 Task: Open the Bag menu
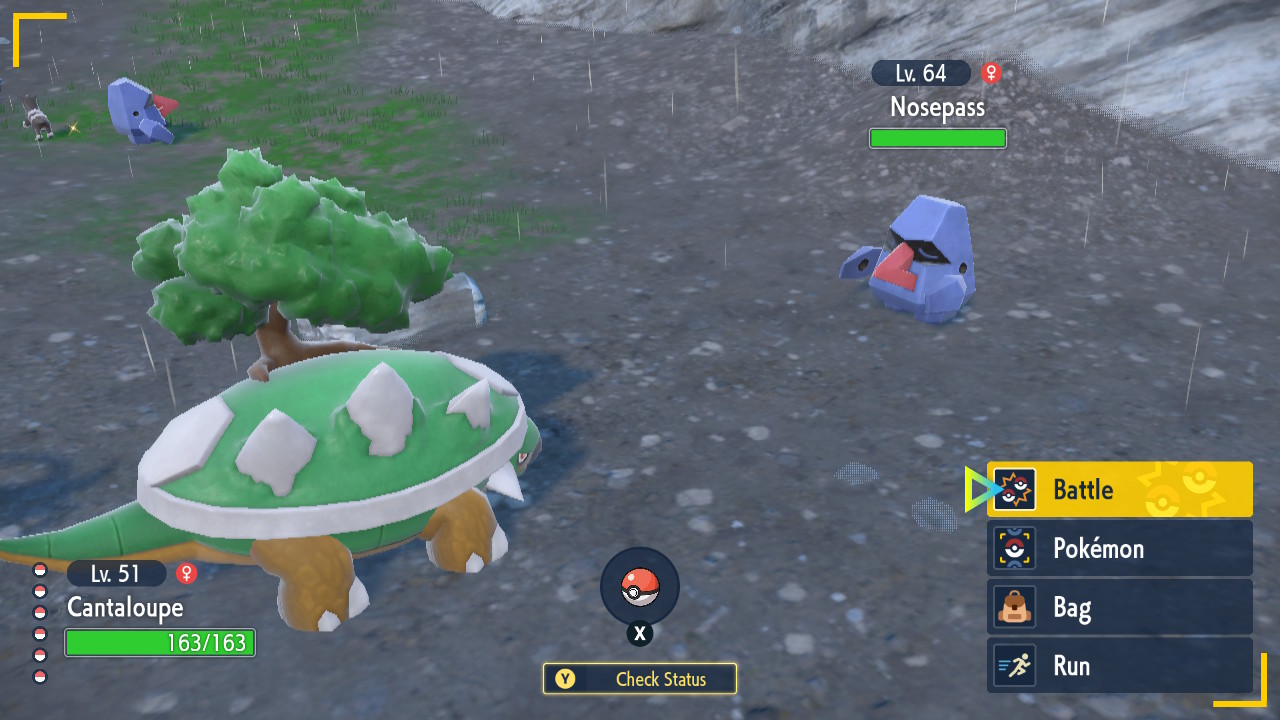pyautogui.click(x=1119, y=607)
